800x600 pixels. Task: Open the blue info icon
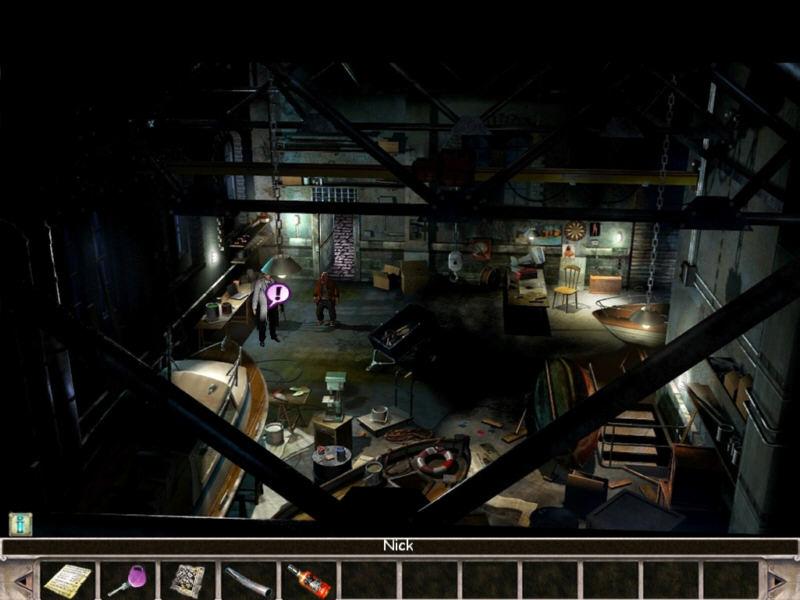[21, 524]
